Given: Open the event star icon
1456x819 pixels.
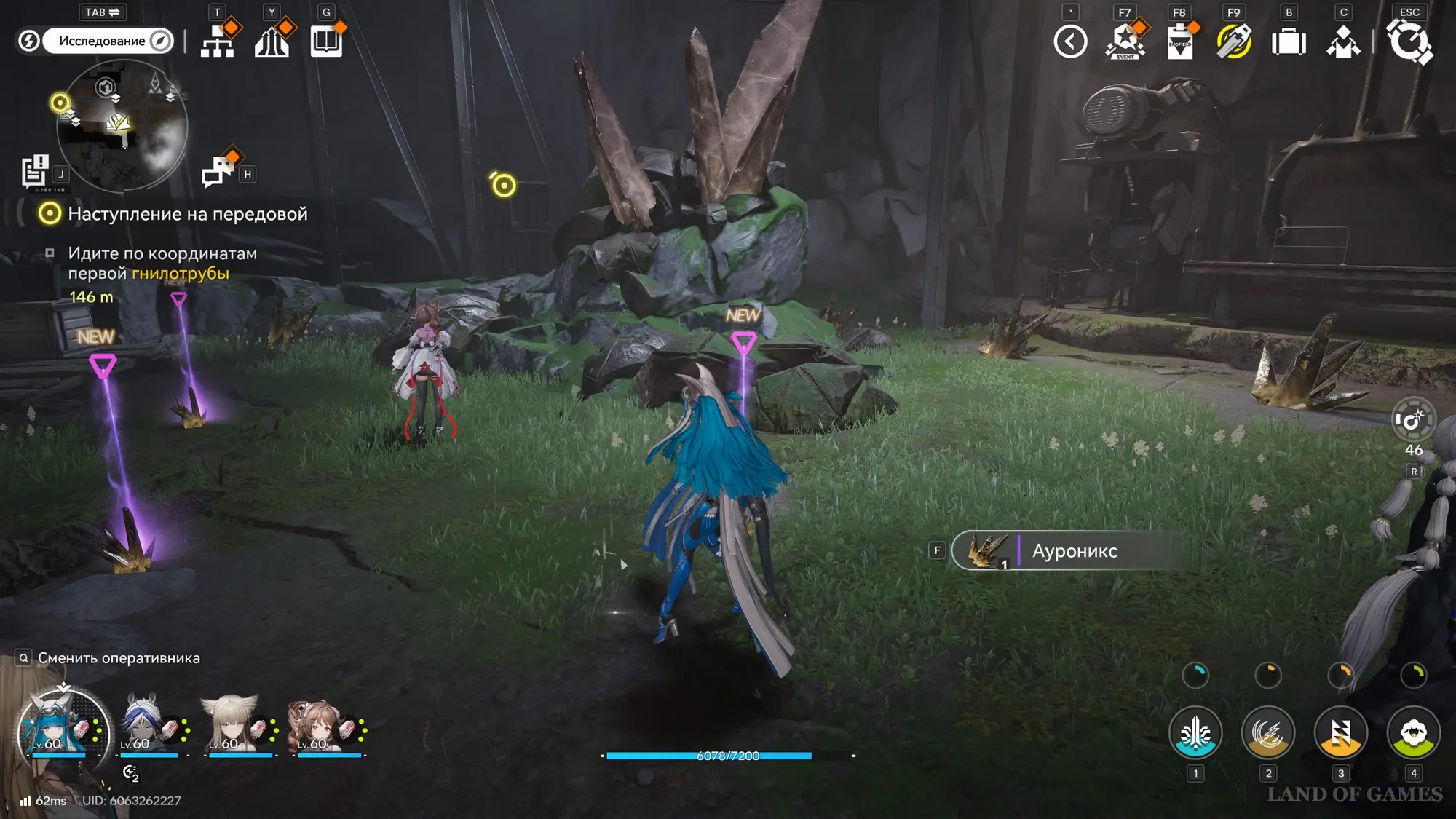Looking at the screenshot, I should [1125, 41].
